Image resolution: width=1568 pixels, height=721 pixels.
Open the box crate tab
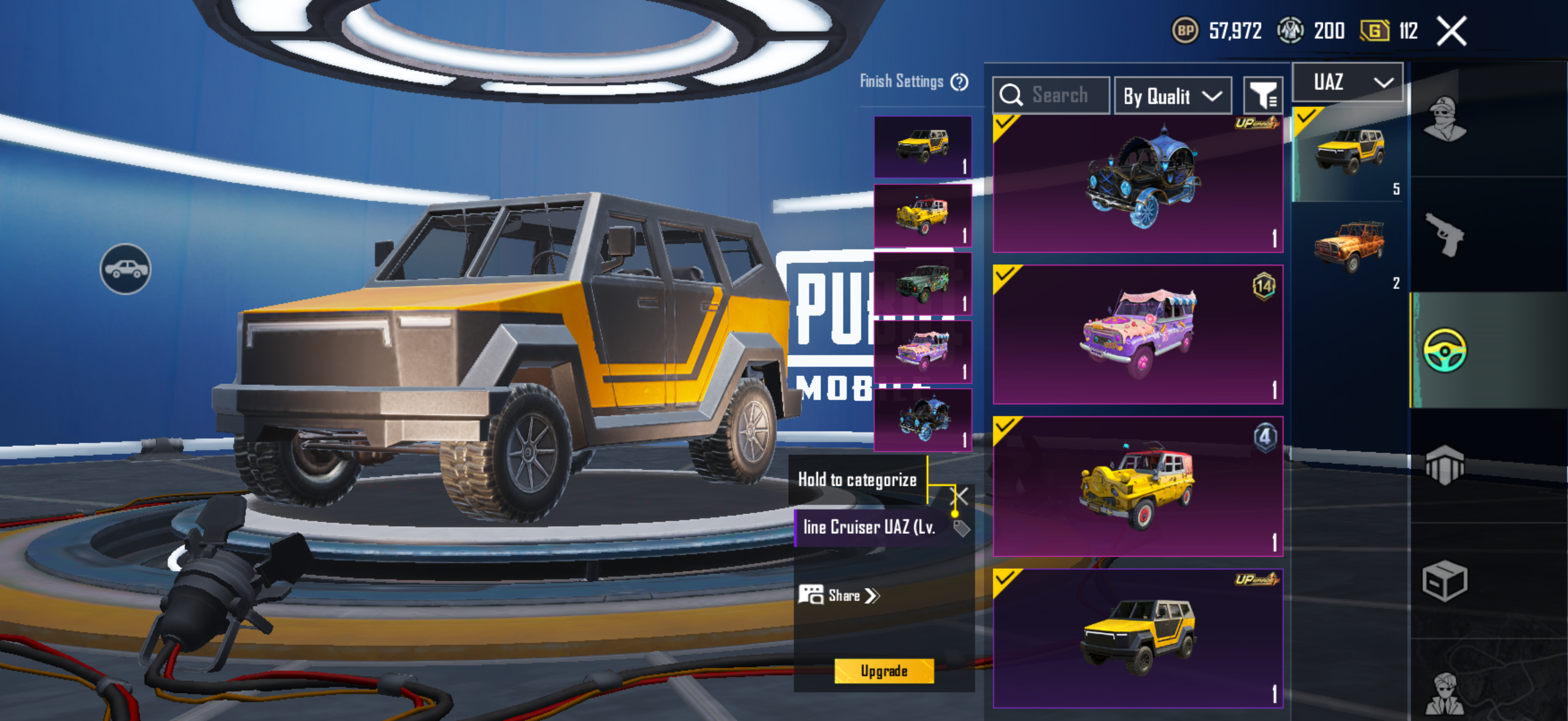coord(1445,581)
